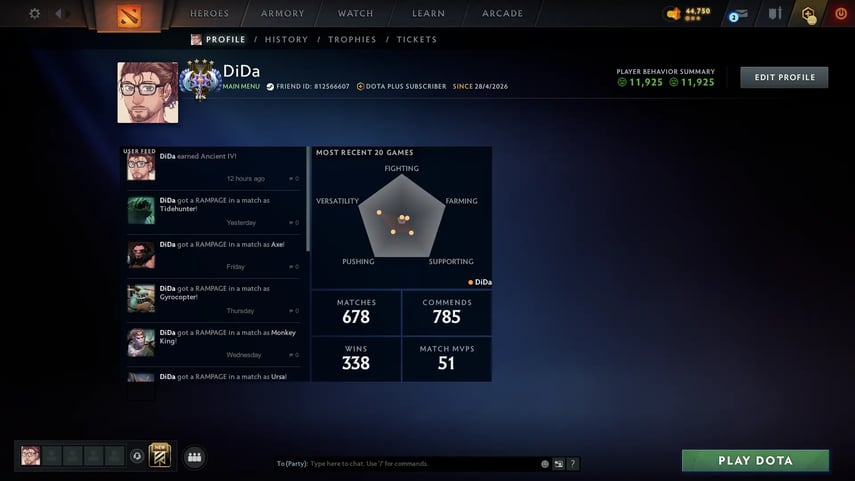Start matchmaking with Play Dota
The image size is (855, 481).
(755, 461)
